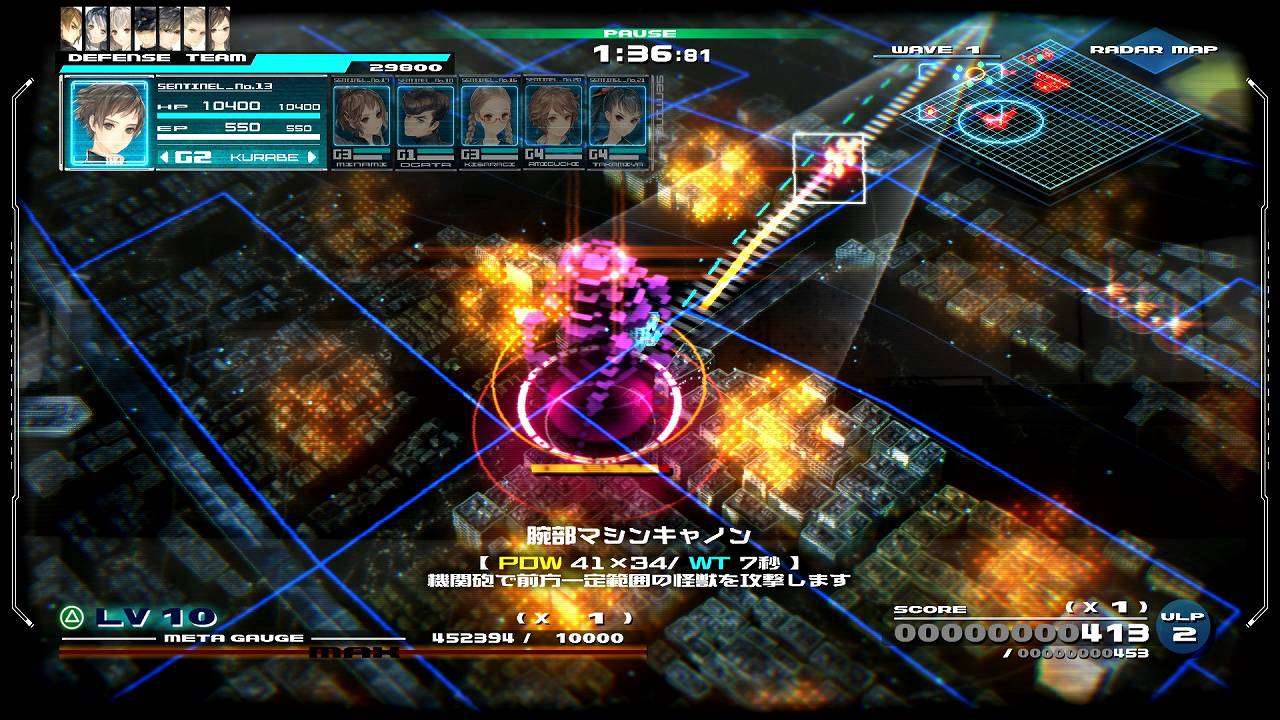The height and width of the screenshot is (720, 1280).
Task: Click the right arrow beside KURABE
Action: tap(311, 156)
